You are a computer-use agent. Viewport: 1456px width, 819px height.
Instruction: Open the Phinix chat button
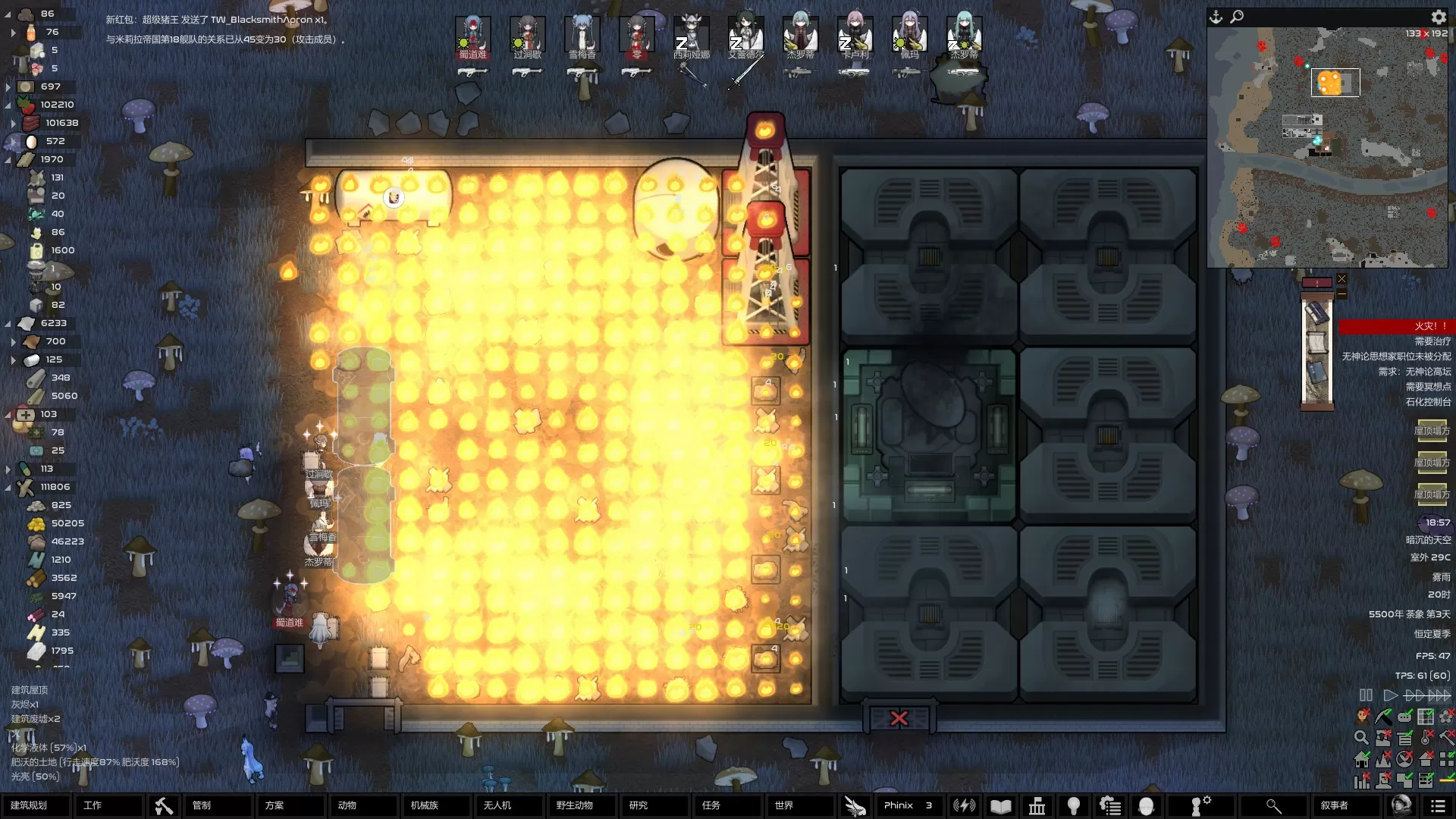click(907, 805)
